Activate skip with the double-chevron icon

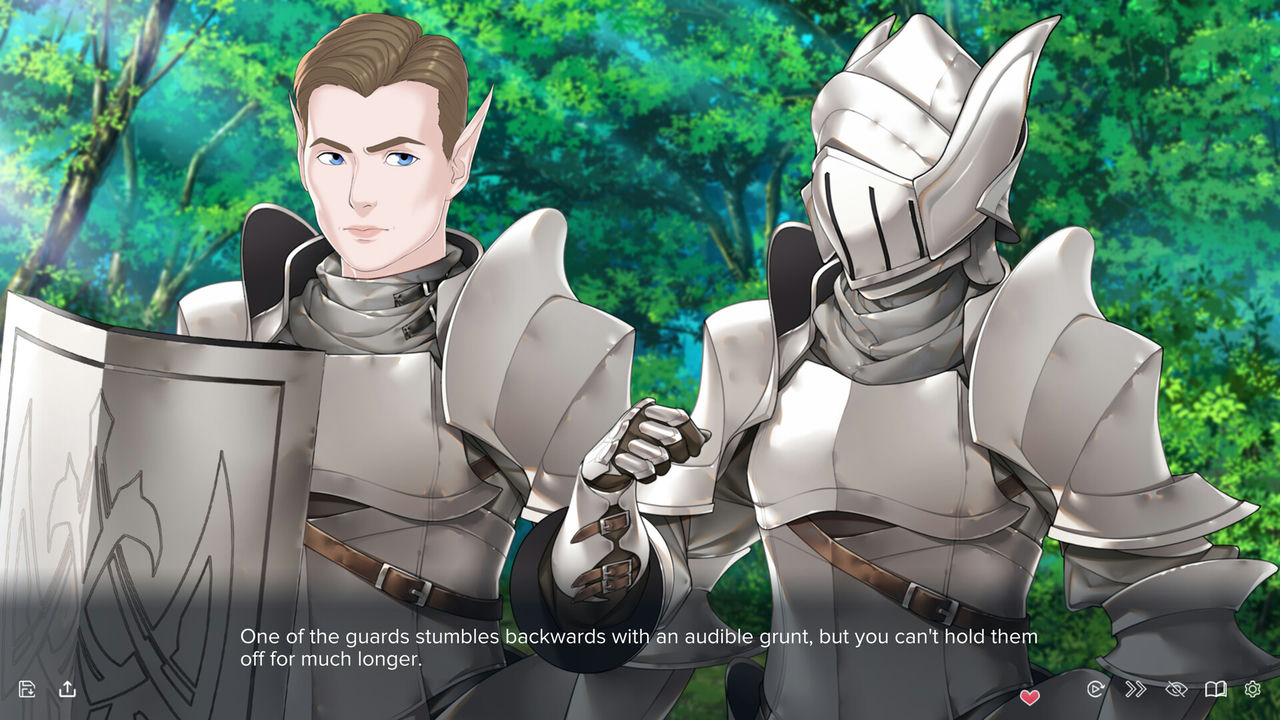coord(1135,689)
